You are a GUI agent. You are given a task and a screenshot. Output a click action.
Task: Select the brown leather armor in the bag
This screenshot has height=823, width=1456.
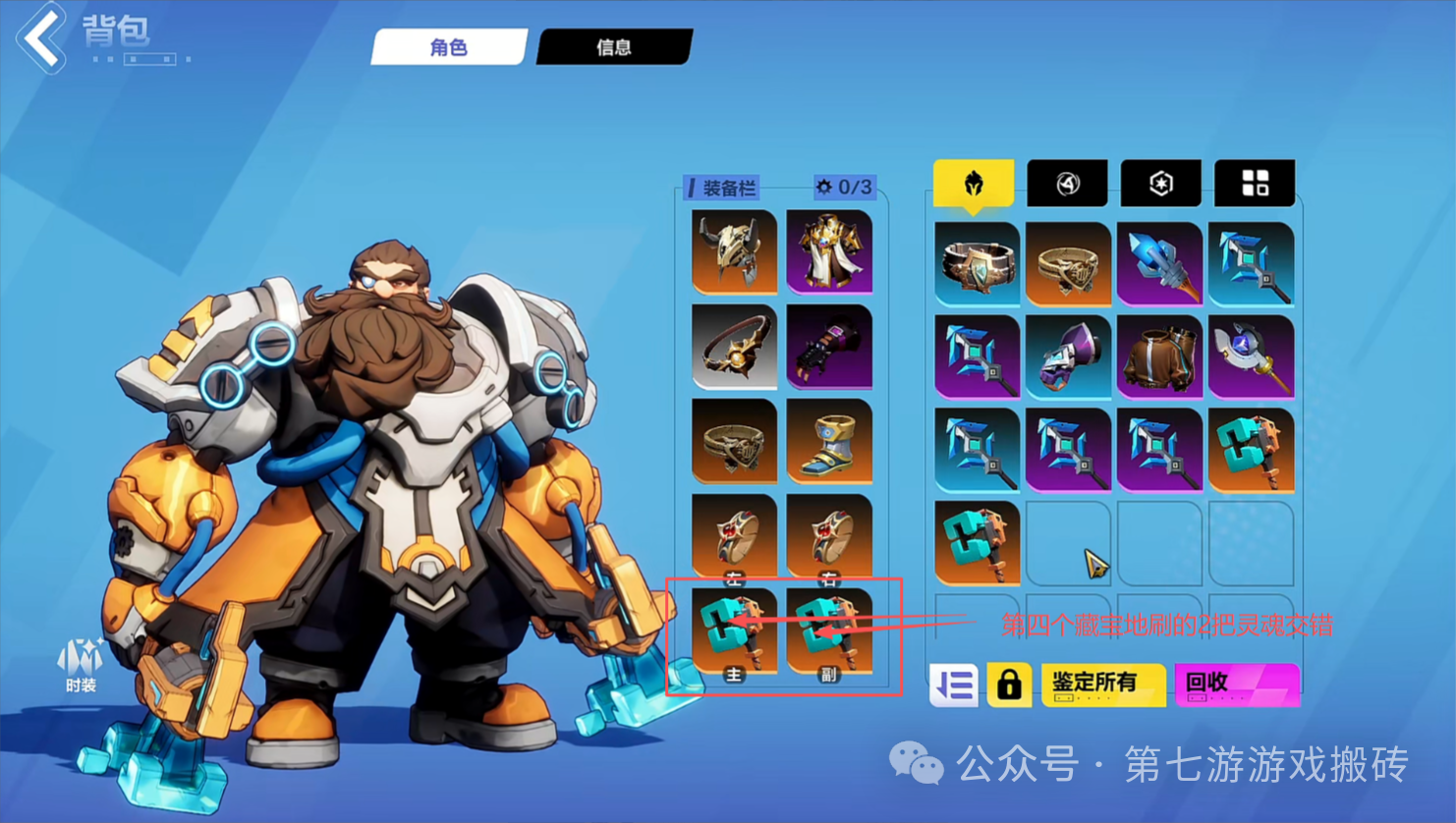click(x=1159, y=356)
